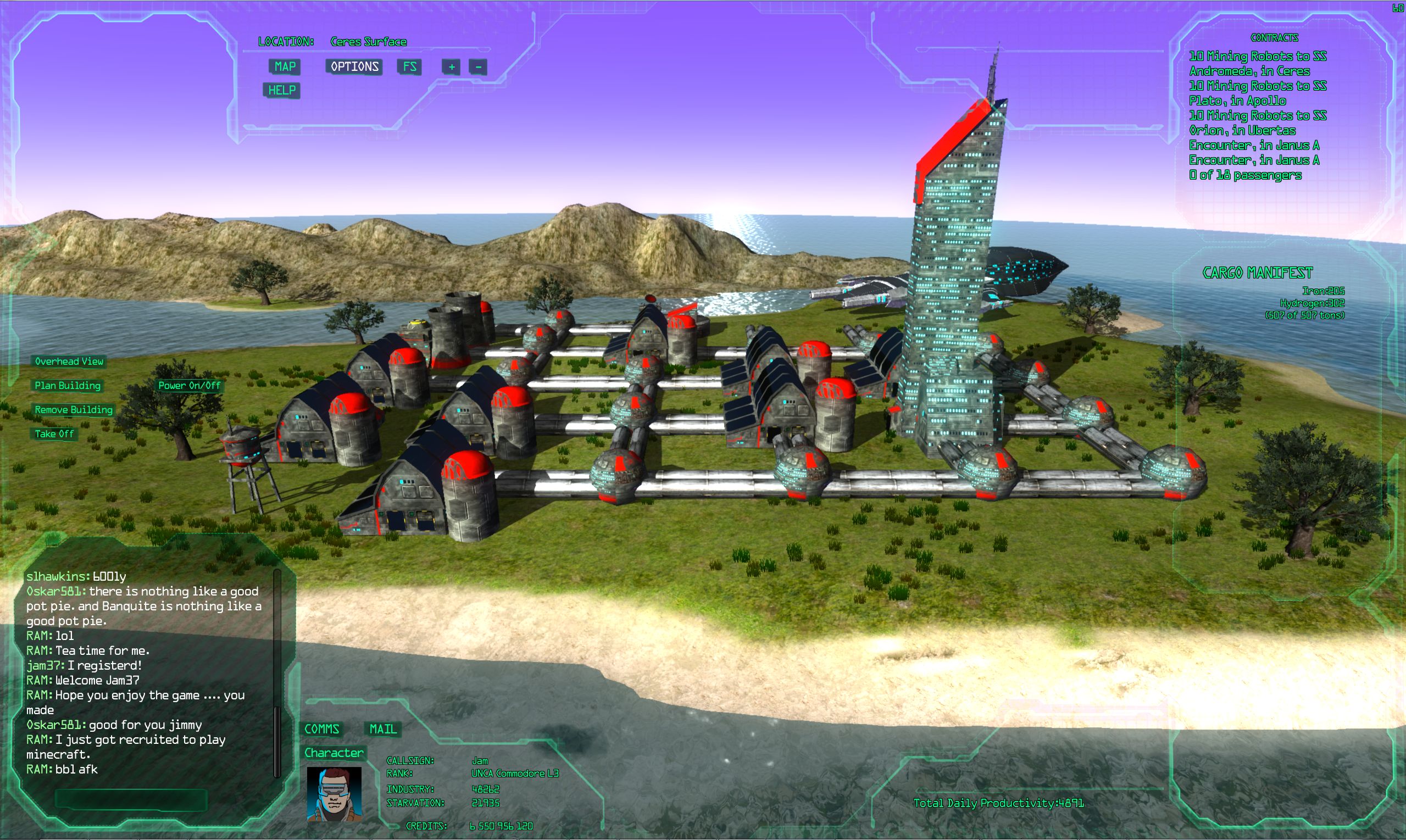The height and width of the screenshot is (840, 1406).
Task: Switch to Overhead View
Action: coord(69,361)
